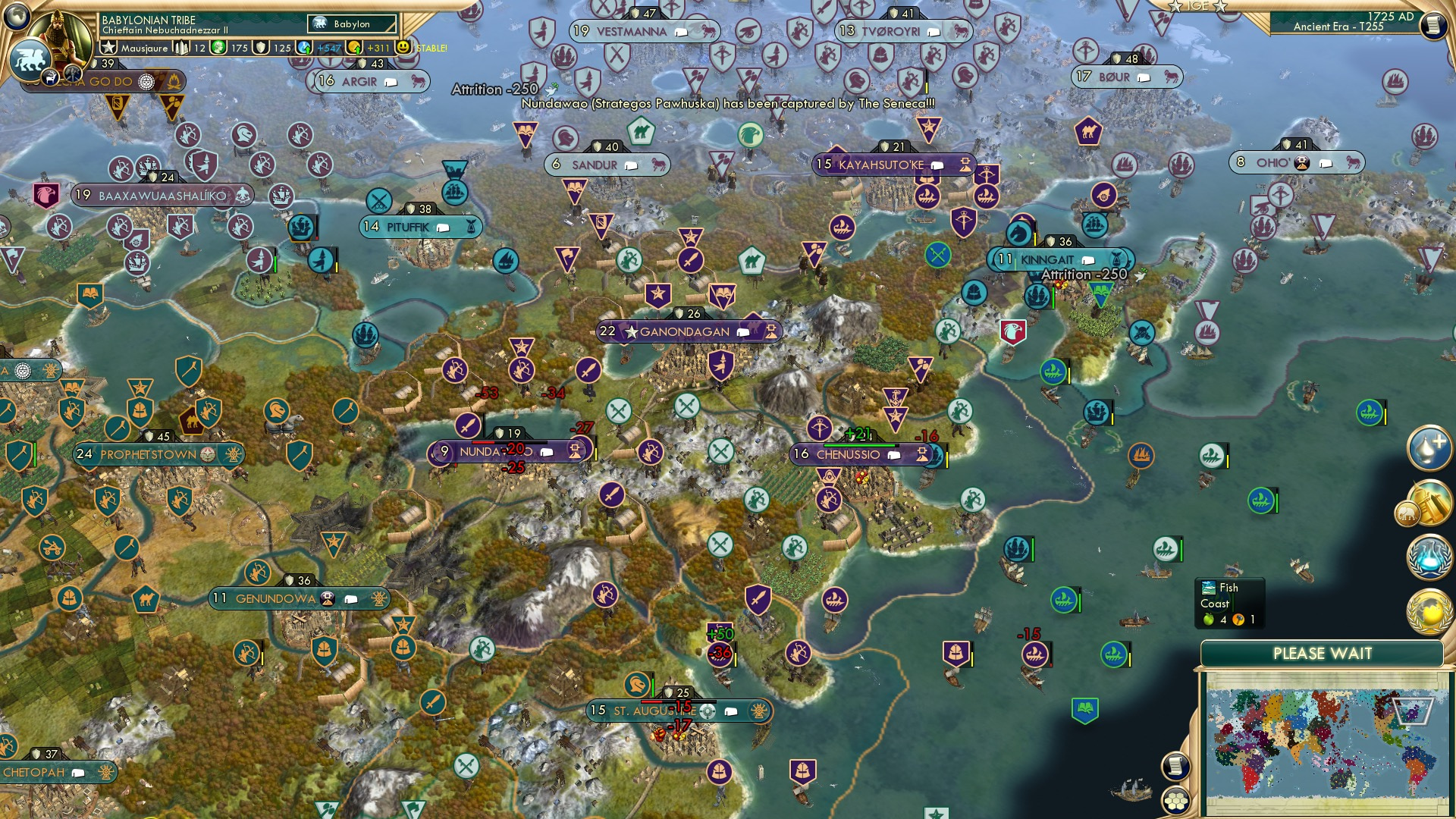The image size is (1456, 819).
Task: Open the economic overview golden icon
Action: pos(1431,502)
